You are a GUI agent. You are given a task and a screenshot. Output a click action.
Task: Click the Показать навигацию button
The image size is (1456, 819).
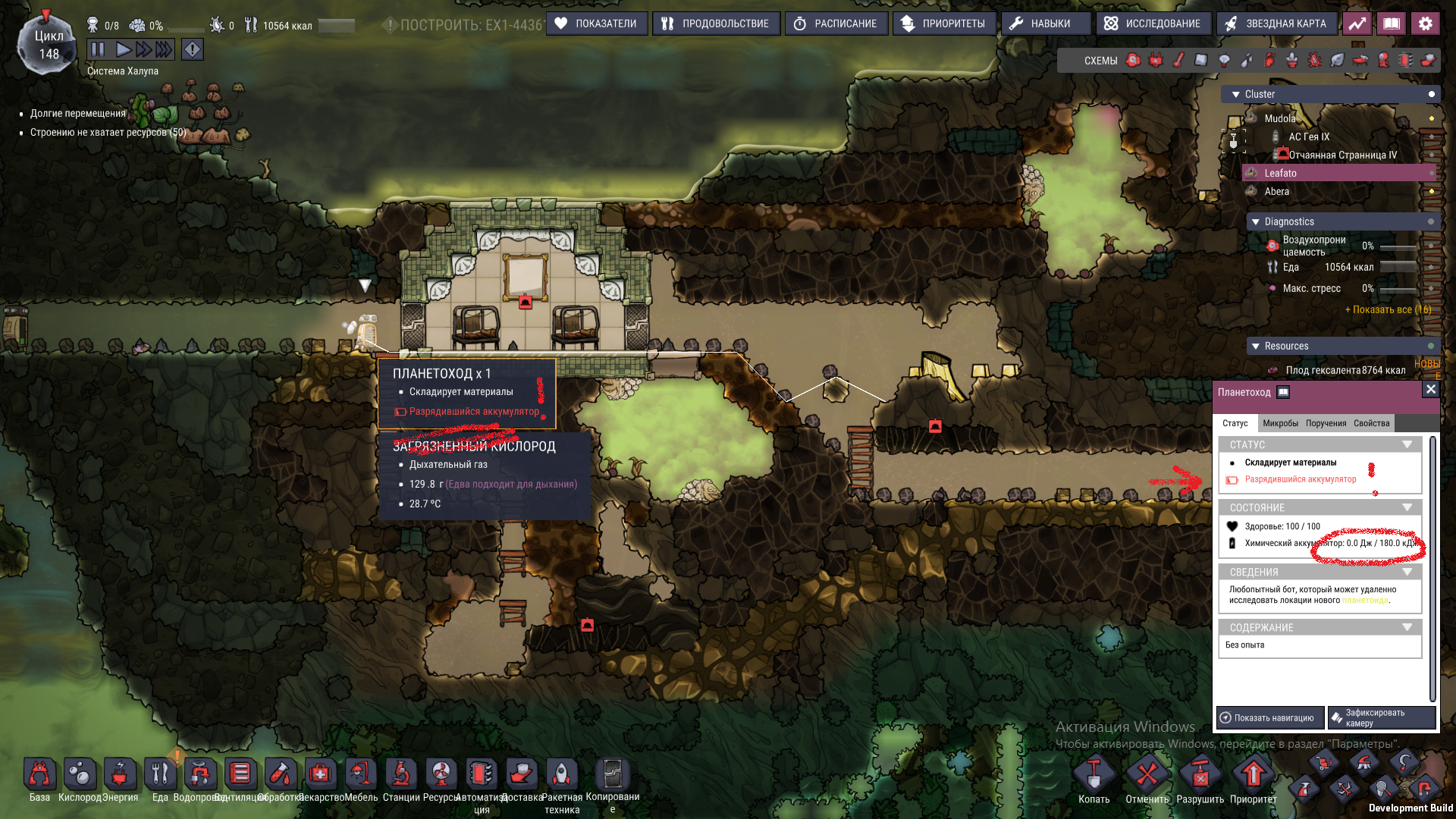click(x=1269, y=717)
